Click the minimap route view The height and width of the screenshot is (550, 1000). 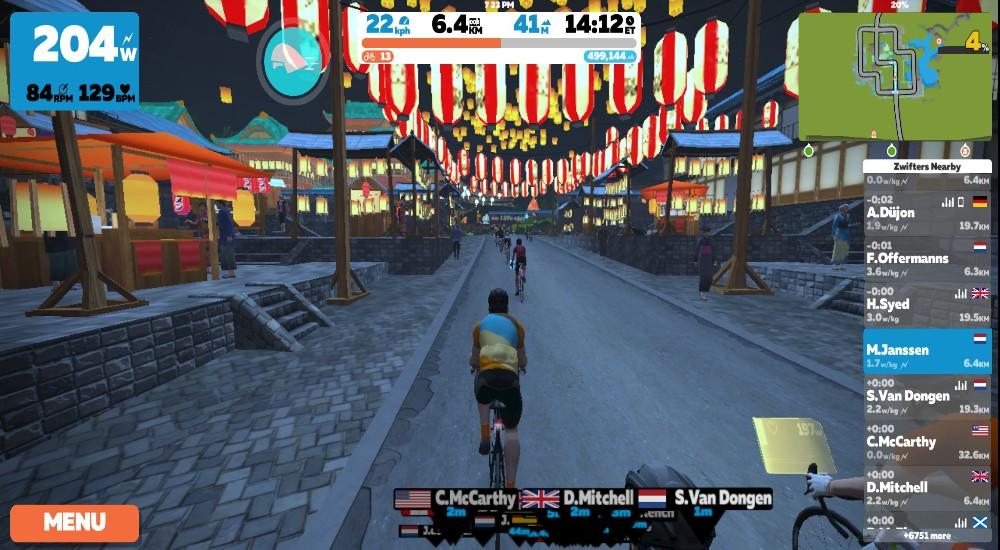pos(895,77)
